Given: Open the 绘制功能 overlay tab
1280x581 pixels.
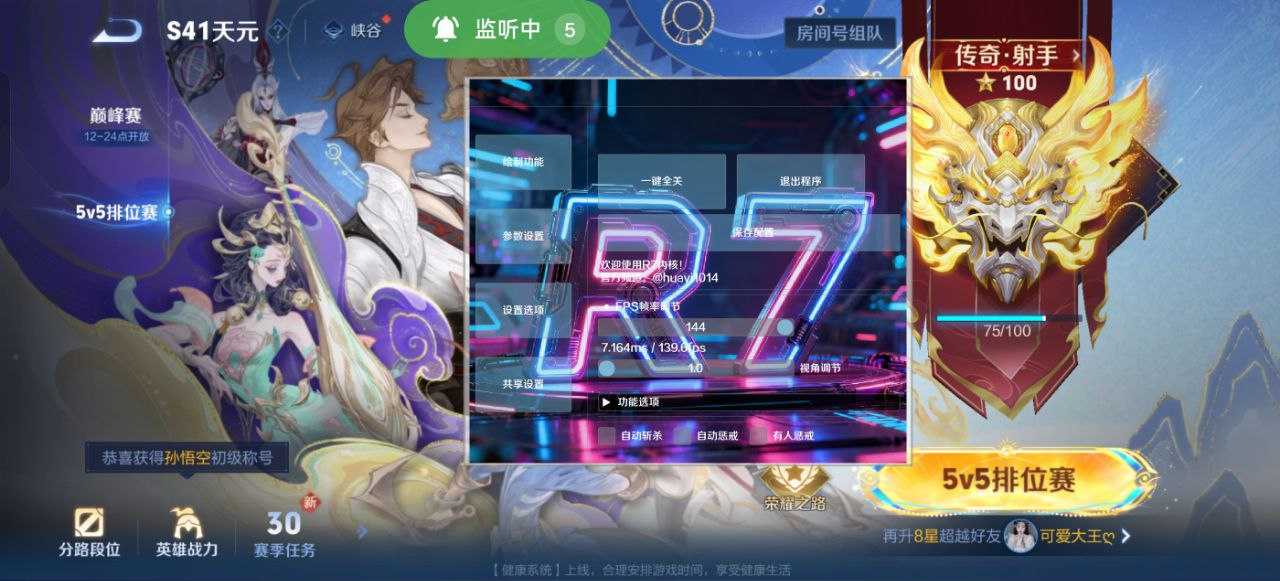Looking at the screenshot, I should pyautogui.click(x=523, y=162).
